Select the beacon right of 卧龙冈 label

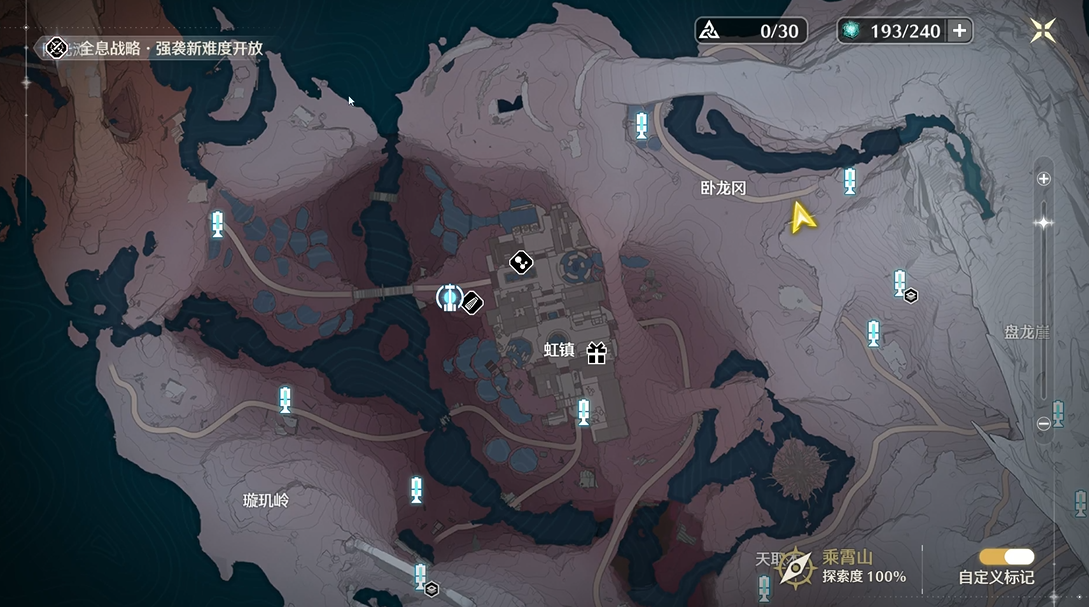(849, 181)
